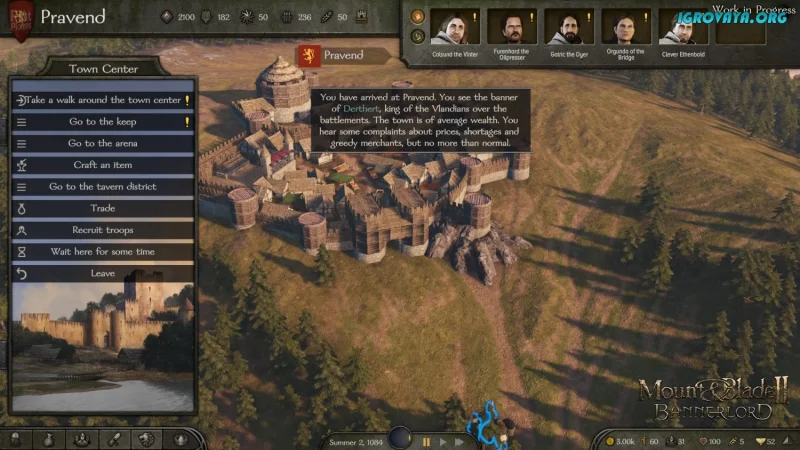Select Orgundo of the Bridge's portrait
Screen dimensions: 800x450
point(625,27)
